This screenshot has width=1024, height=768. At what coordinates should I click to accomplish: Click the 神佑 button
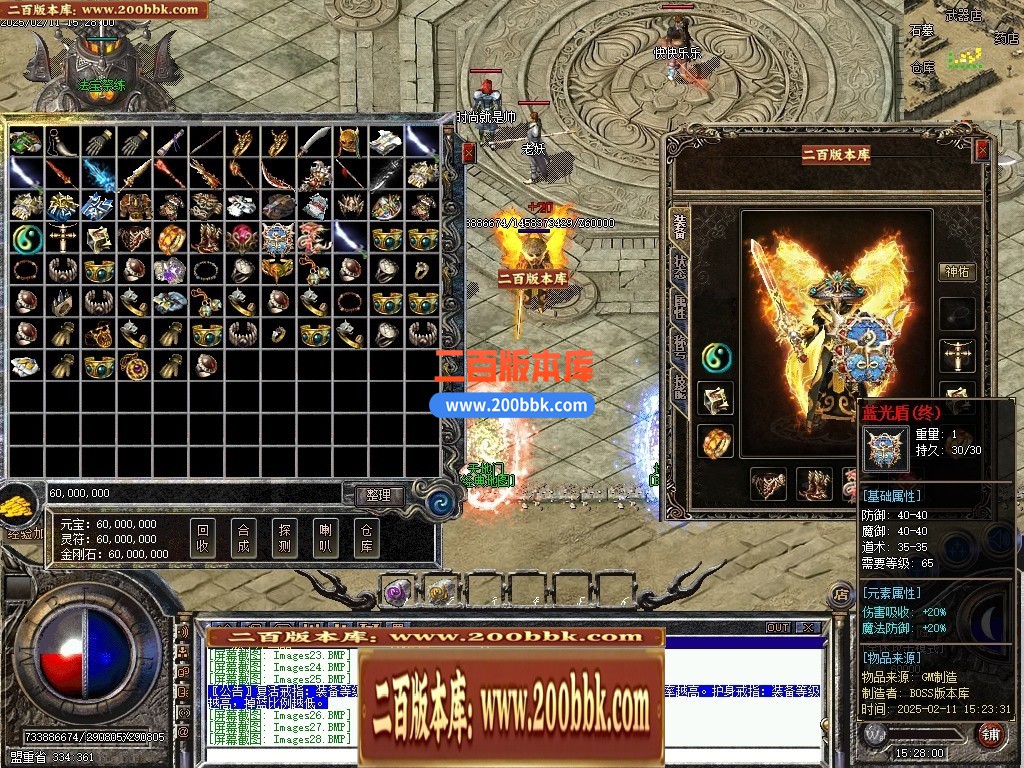957,271
